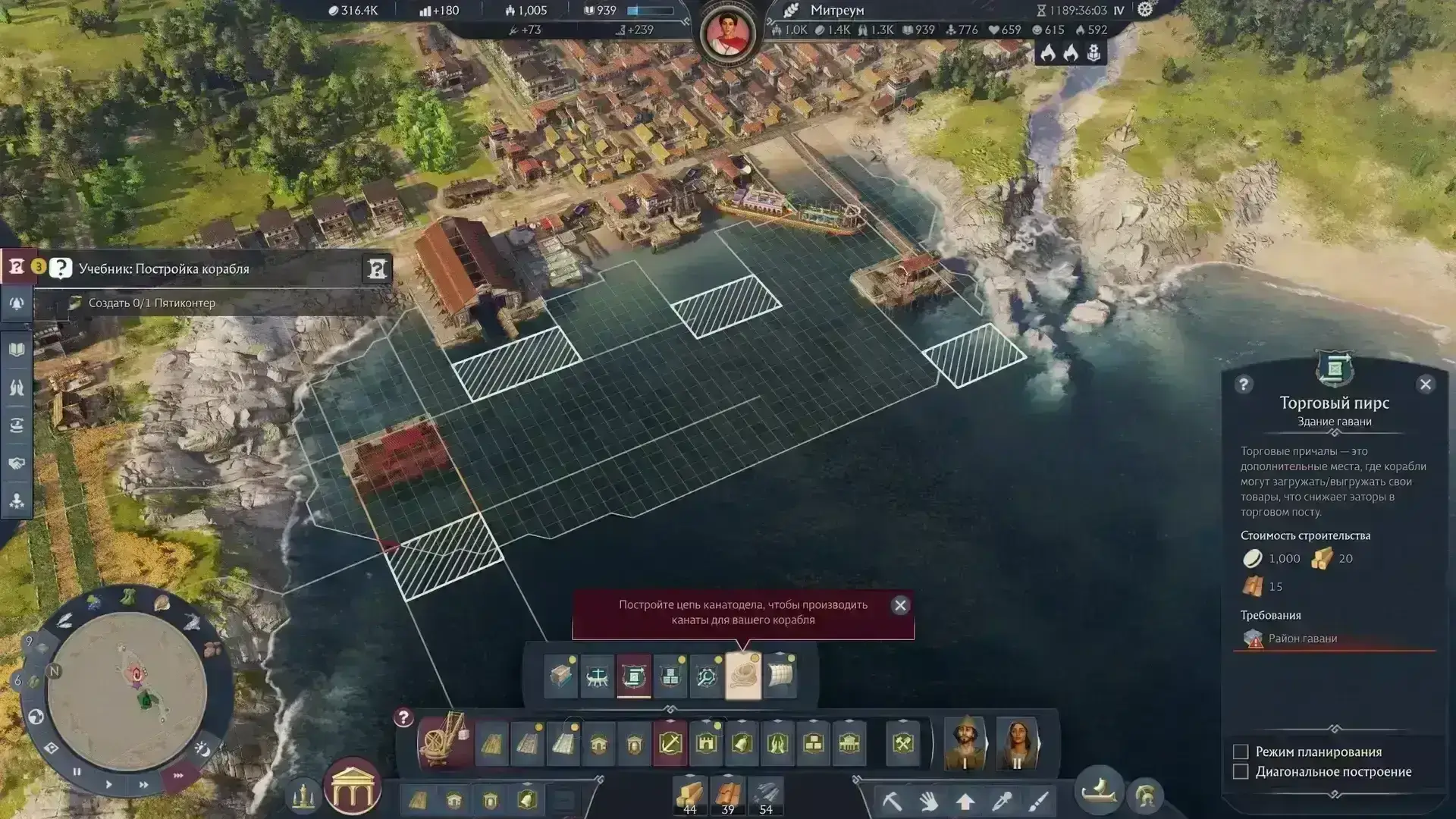Open the anchor harbor category

pyautogui.click(x=670, y=743)
